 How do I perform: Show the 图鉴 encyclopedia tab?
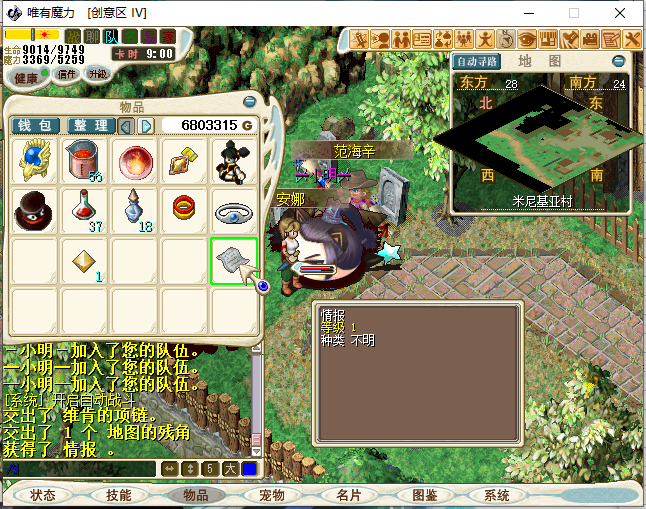click(425, 495)
